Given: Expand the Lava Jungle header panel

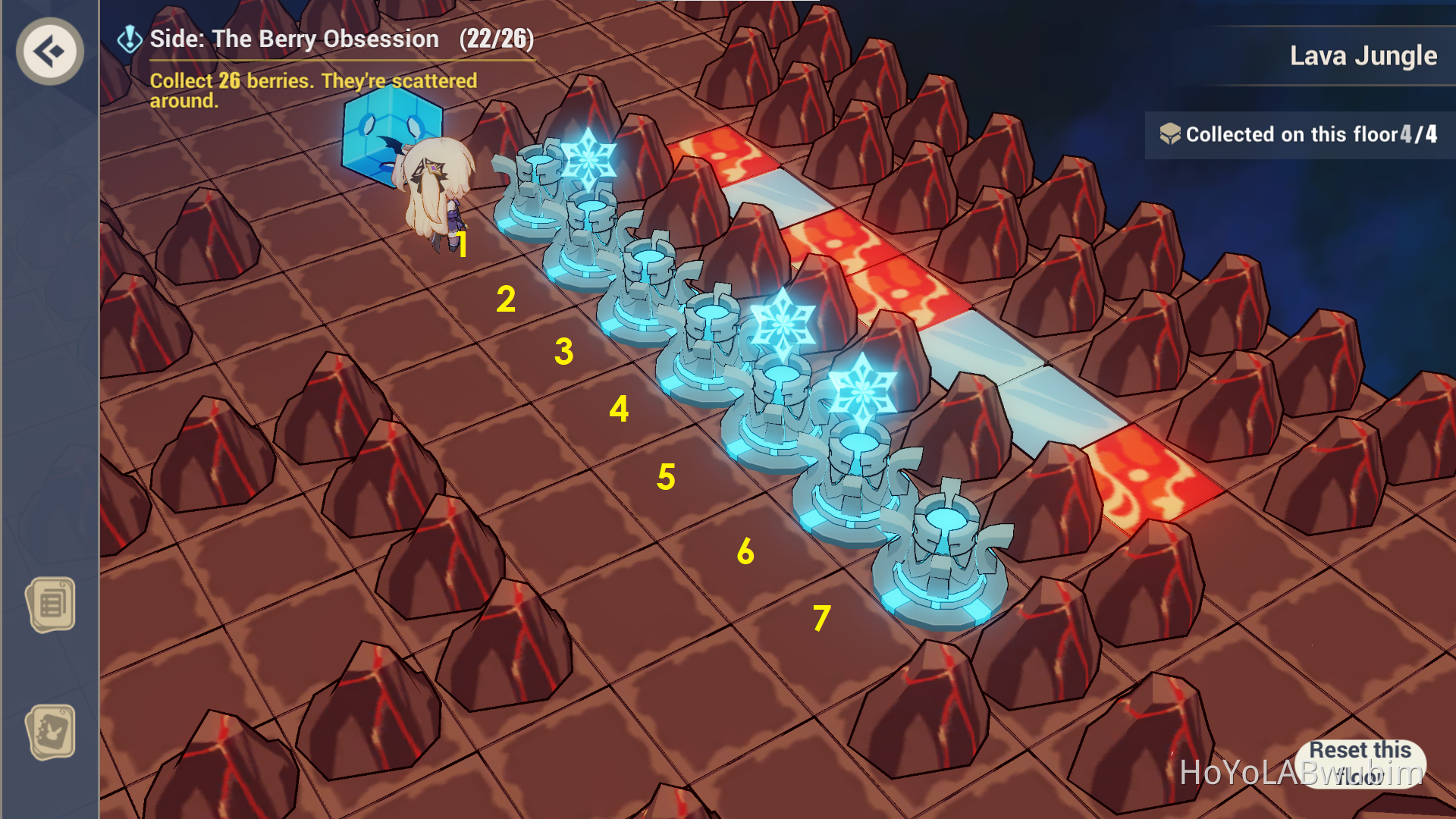Looking at the screenshot, I should click(1361, 55).
